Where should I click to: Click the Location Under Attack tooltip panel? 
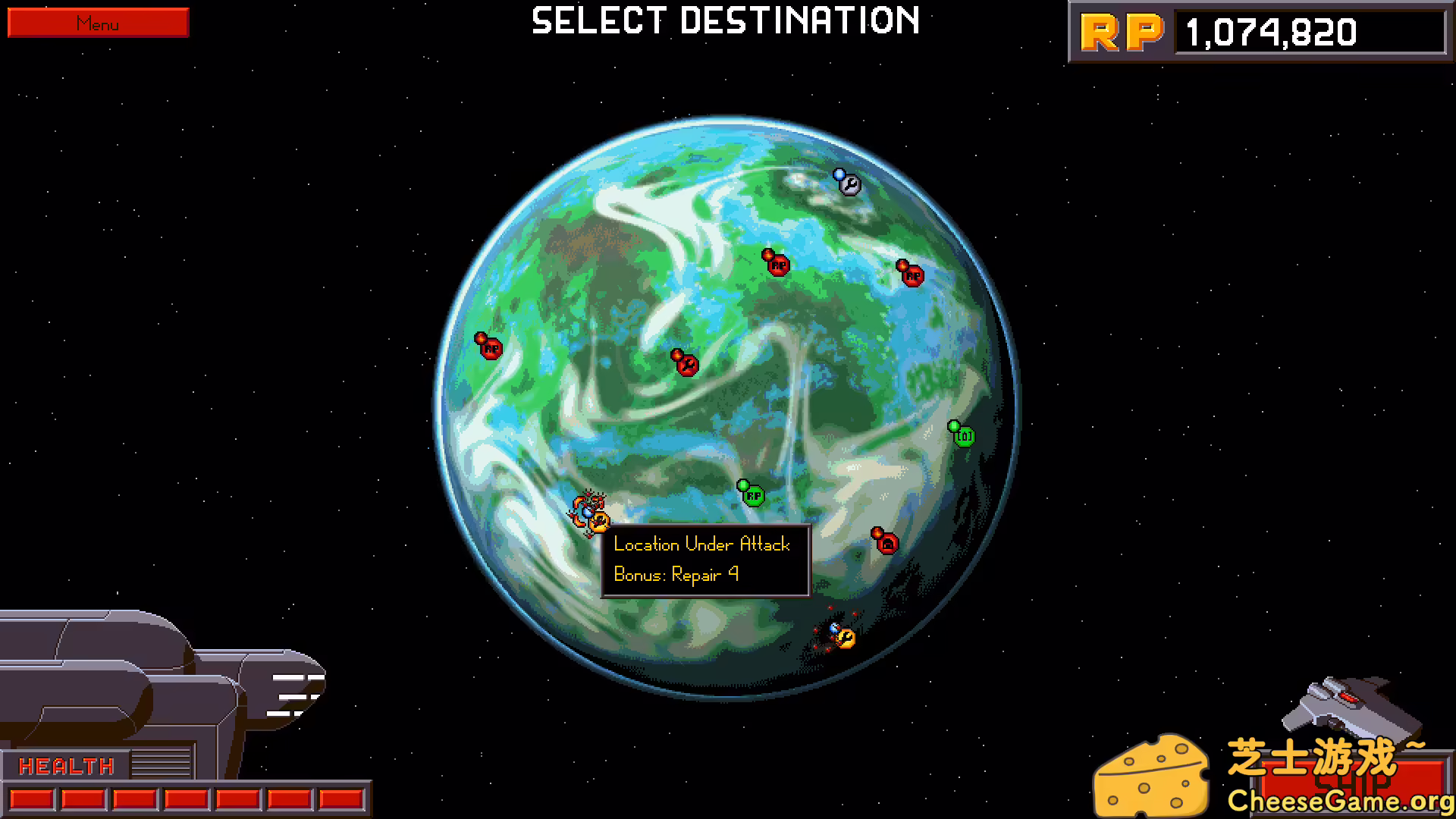click(x=705, y=560)
